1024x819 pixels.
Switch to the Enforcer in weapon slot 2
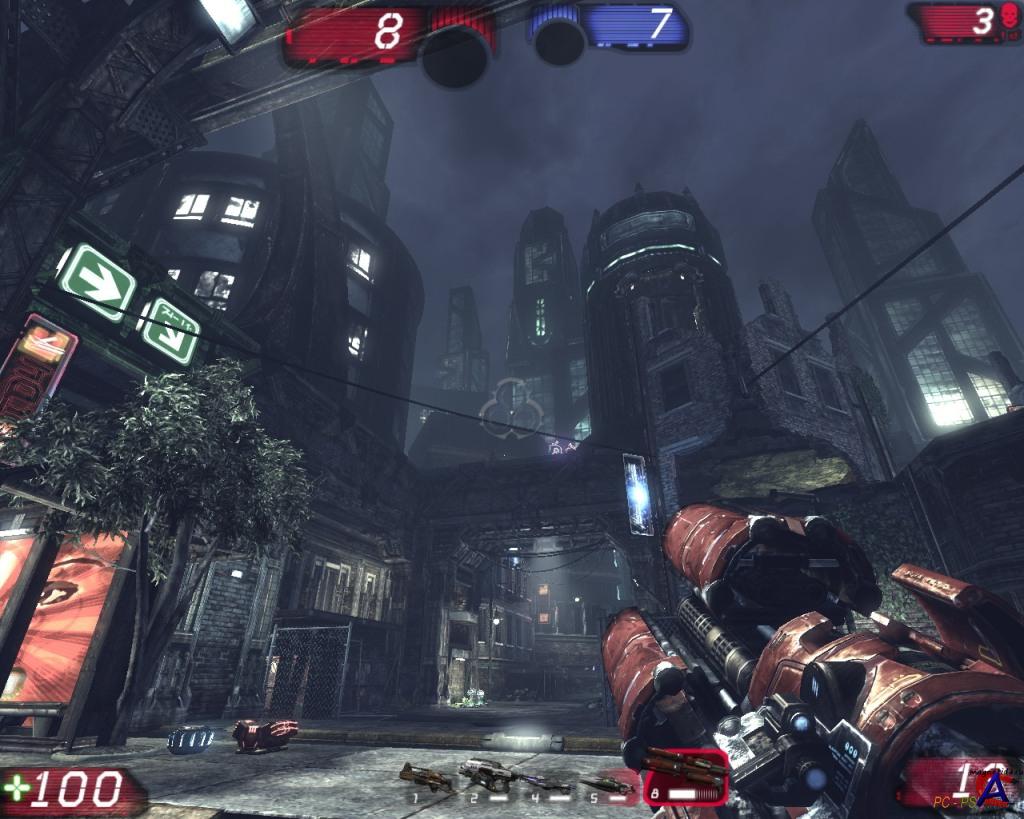pos(486,774)
